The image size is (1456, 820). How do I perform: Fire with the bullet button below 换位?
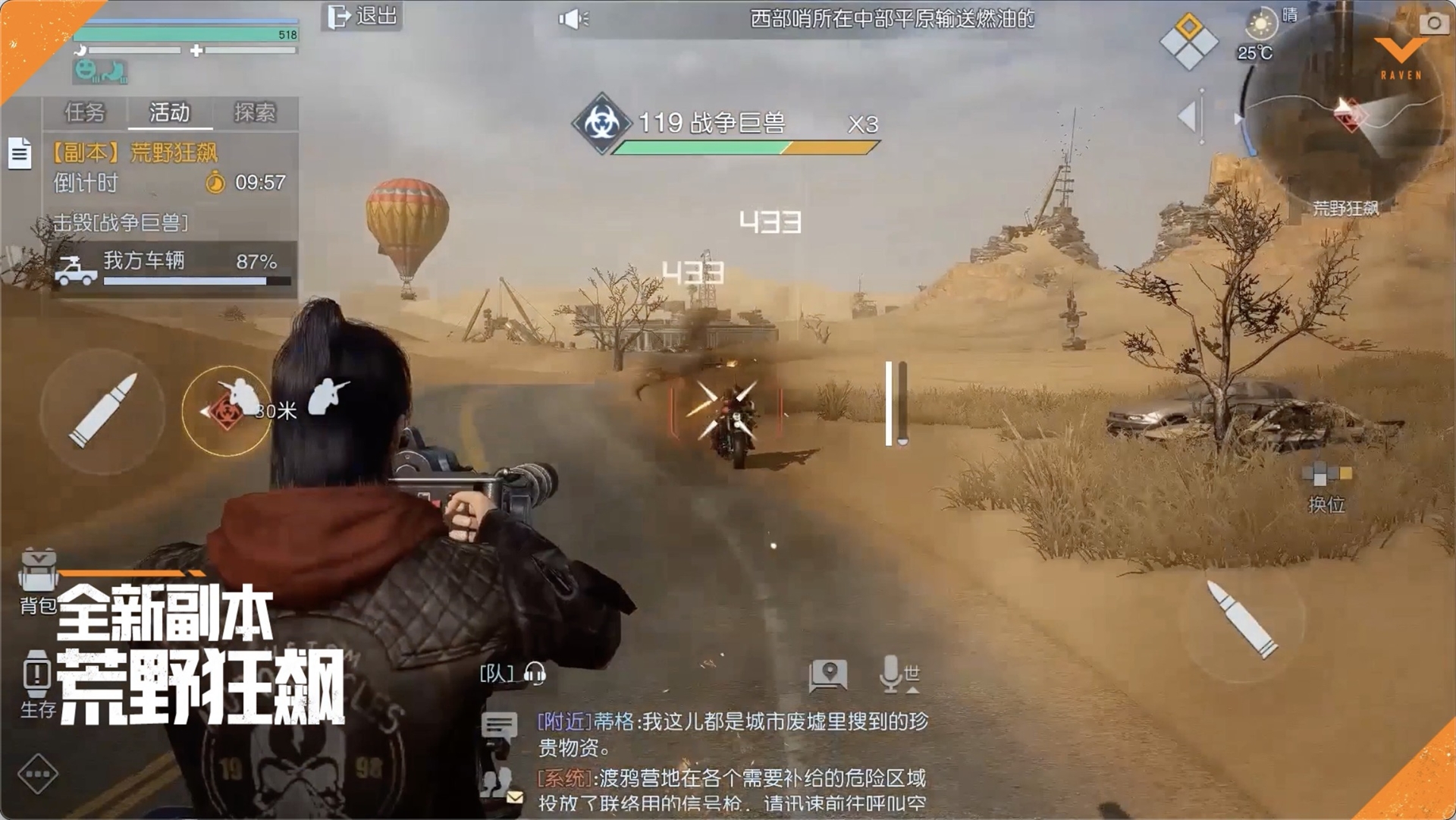(1242, 619)
